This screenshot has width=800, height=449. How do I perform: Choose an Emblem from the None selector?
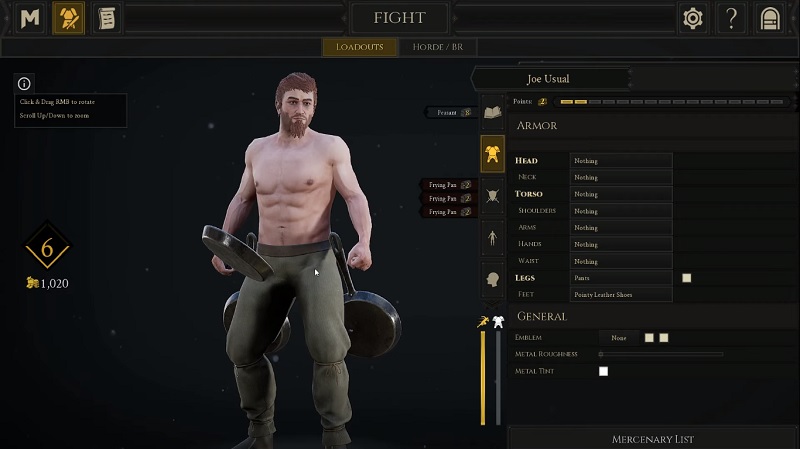click(x=620, y=338)
